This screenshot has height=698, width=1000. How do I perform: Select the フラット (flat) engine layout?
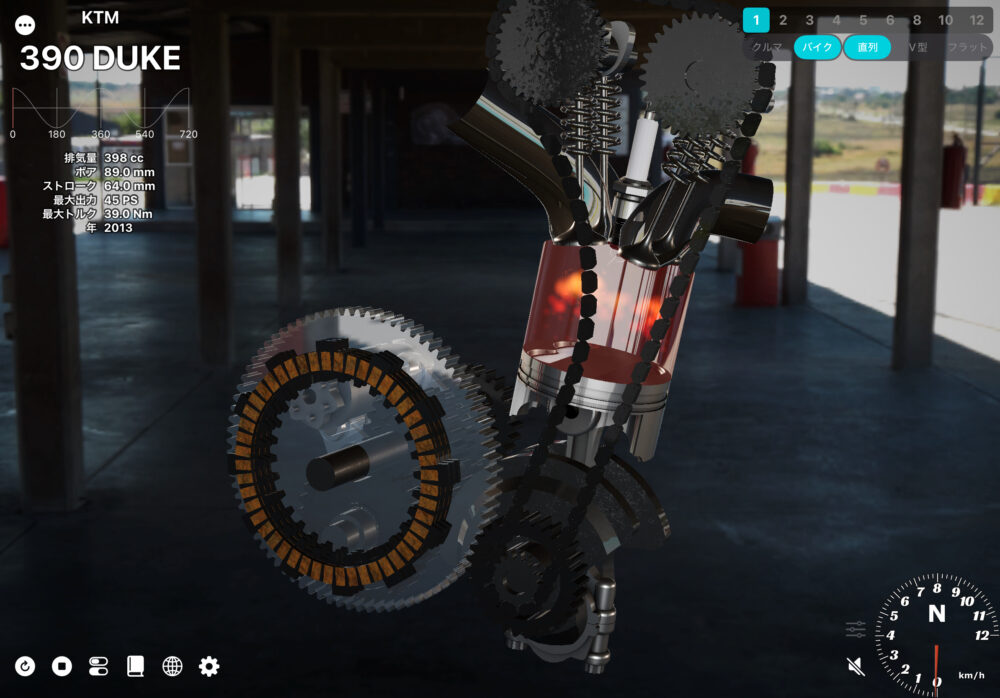(967, 47)
